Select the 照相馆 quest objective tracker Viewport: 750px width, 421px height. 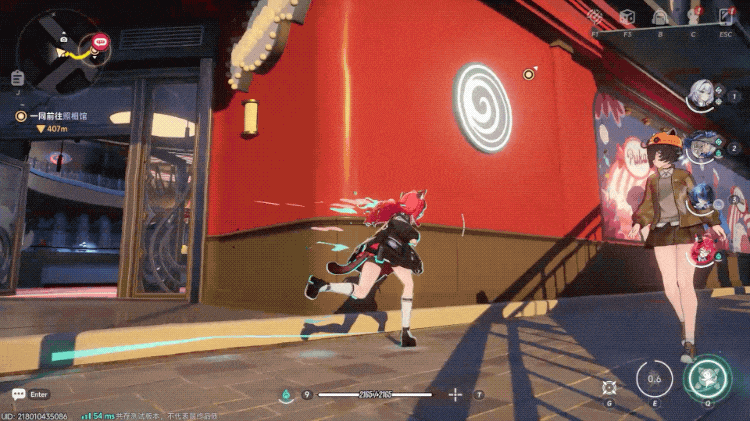pyautogui.click(x=55, y=116)
